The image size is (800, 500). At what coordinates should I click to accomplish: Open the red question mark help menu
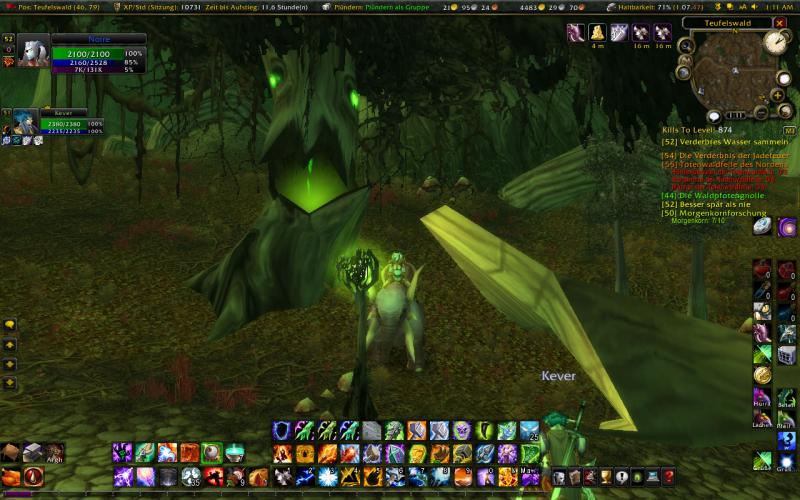point(668,477)
